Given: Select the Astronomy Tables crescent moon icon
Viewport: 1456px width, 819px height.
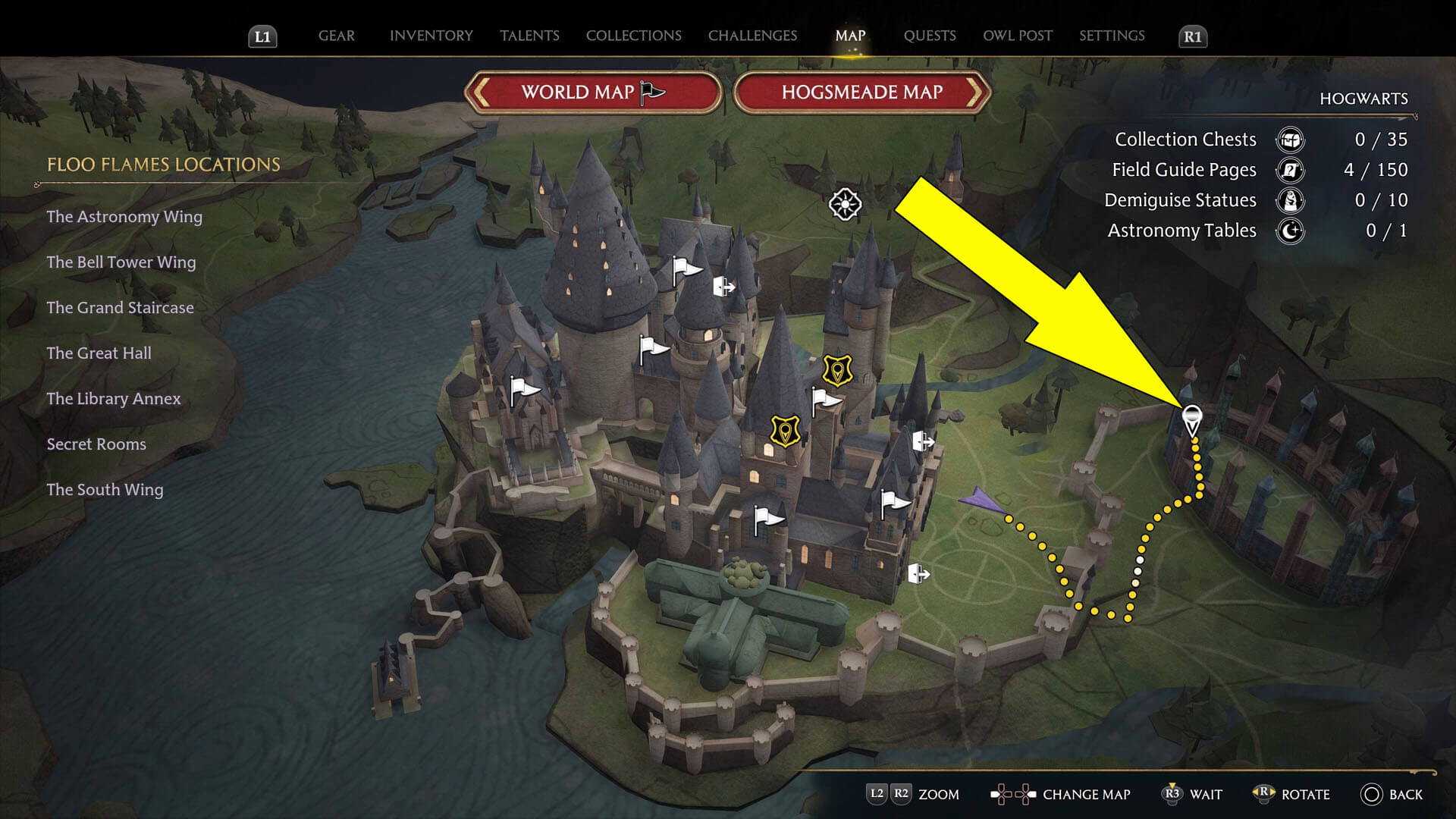Looking at the screenshot, I should coord(1291,231).
